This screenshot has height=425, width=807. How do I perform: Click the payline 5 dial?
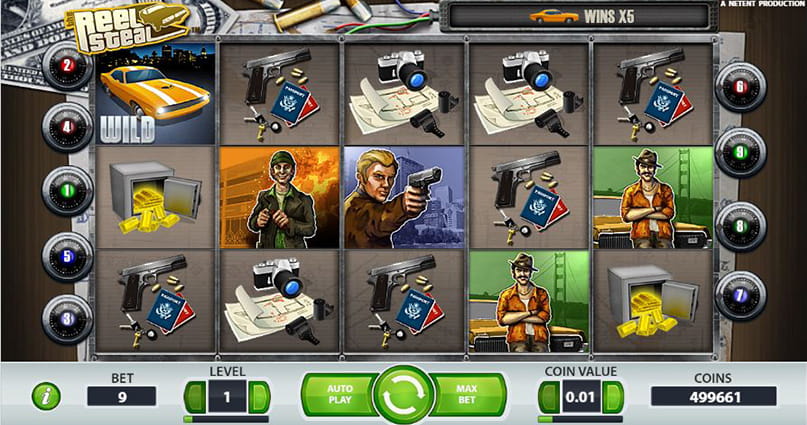click(x=67, y=256)
